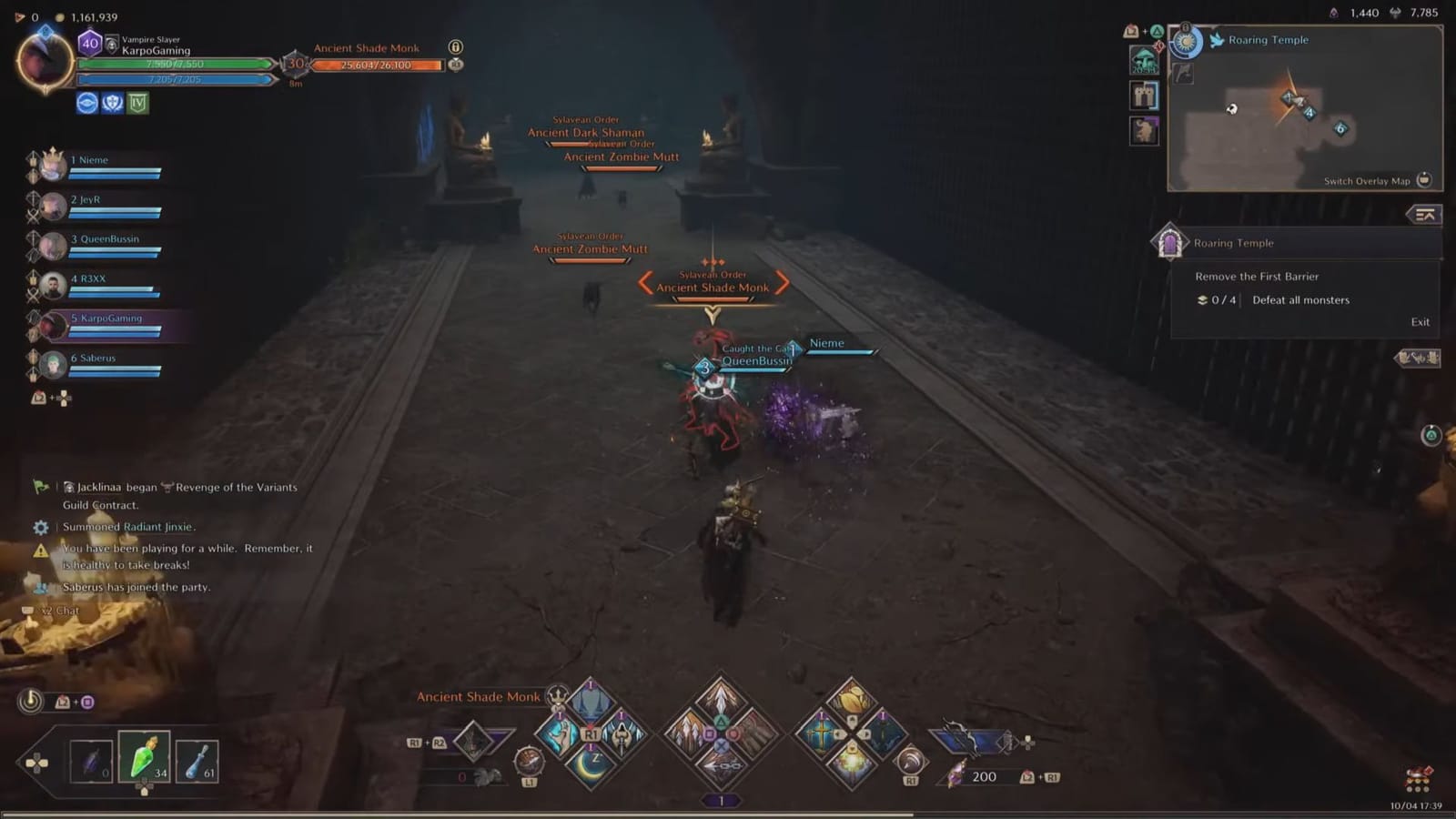Trigger the radiant sunburst healing skill
Viewport: 1456px width, 819px height.
(851, 763)
